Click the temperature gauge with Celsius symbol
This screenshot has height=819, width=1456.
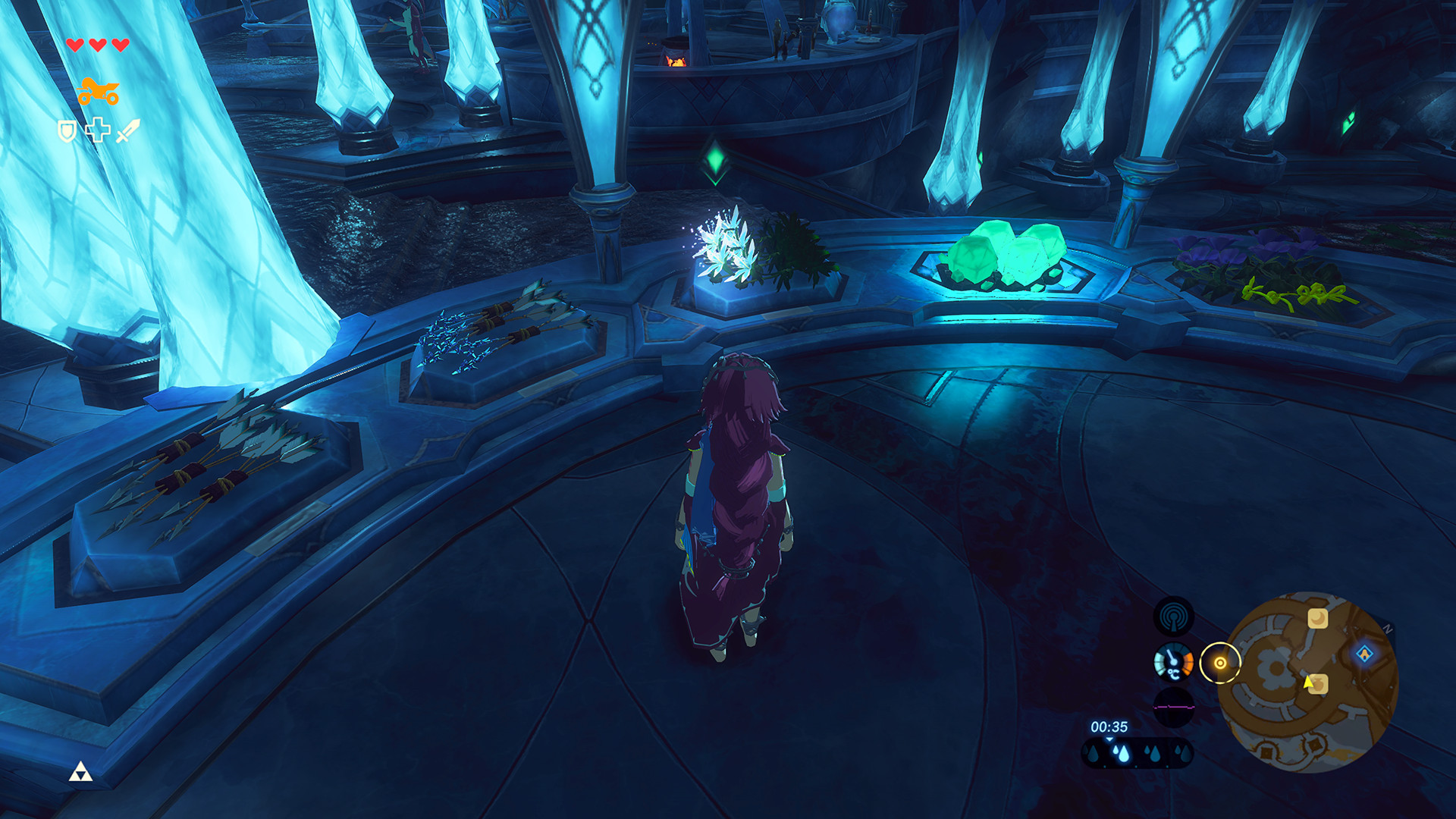click(x=1172, y=663)
